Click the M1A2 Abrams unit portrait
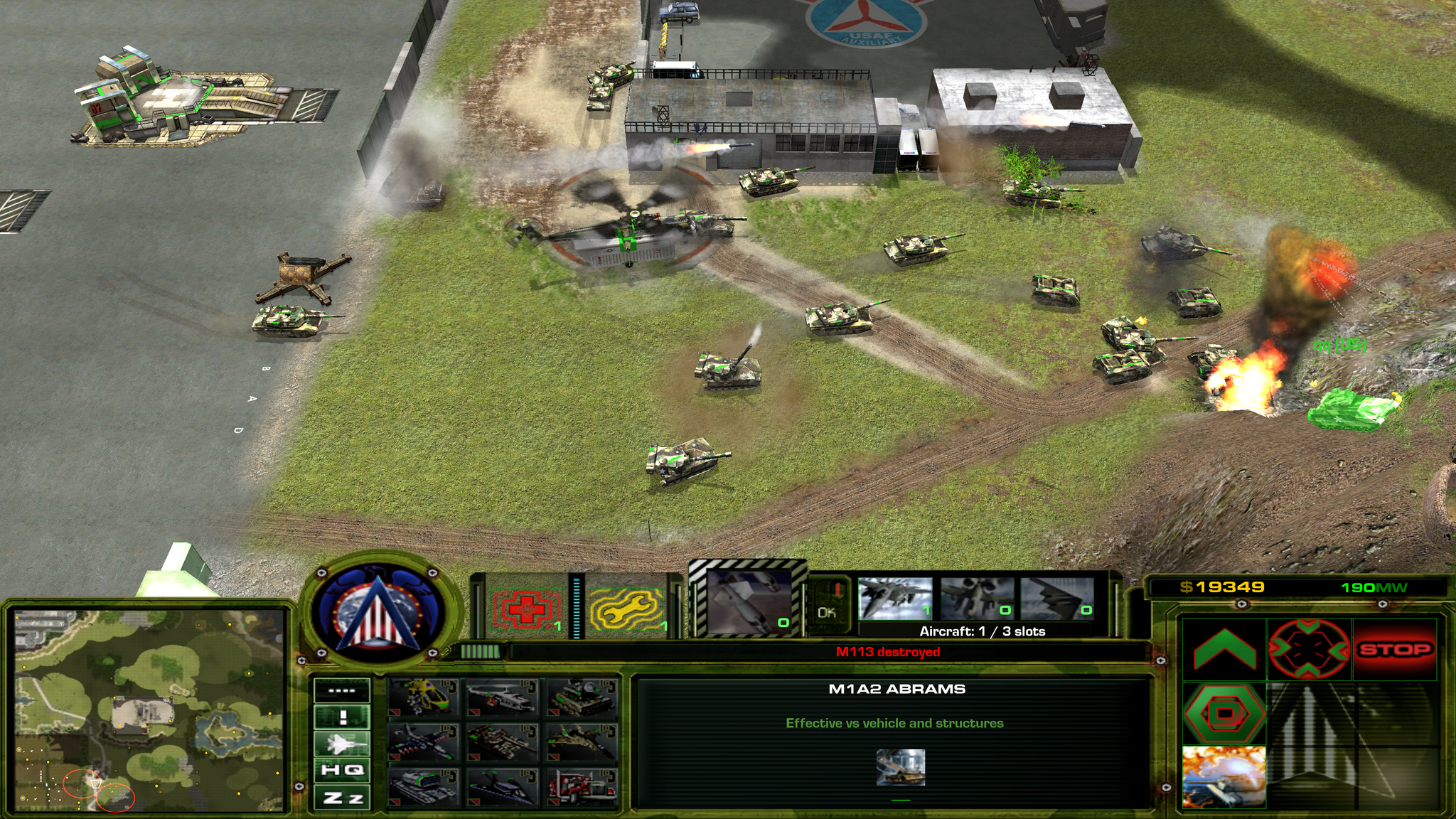This screenshot has width=1456, height=819. click(901, 767)
